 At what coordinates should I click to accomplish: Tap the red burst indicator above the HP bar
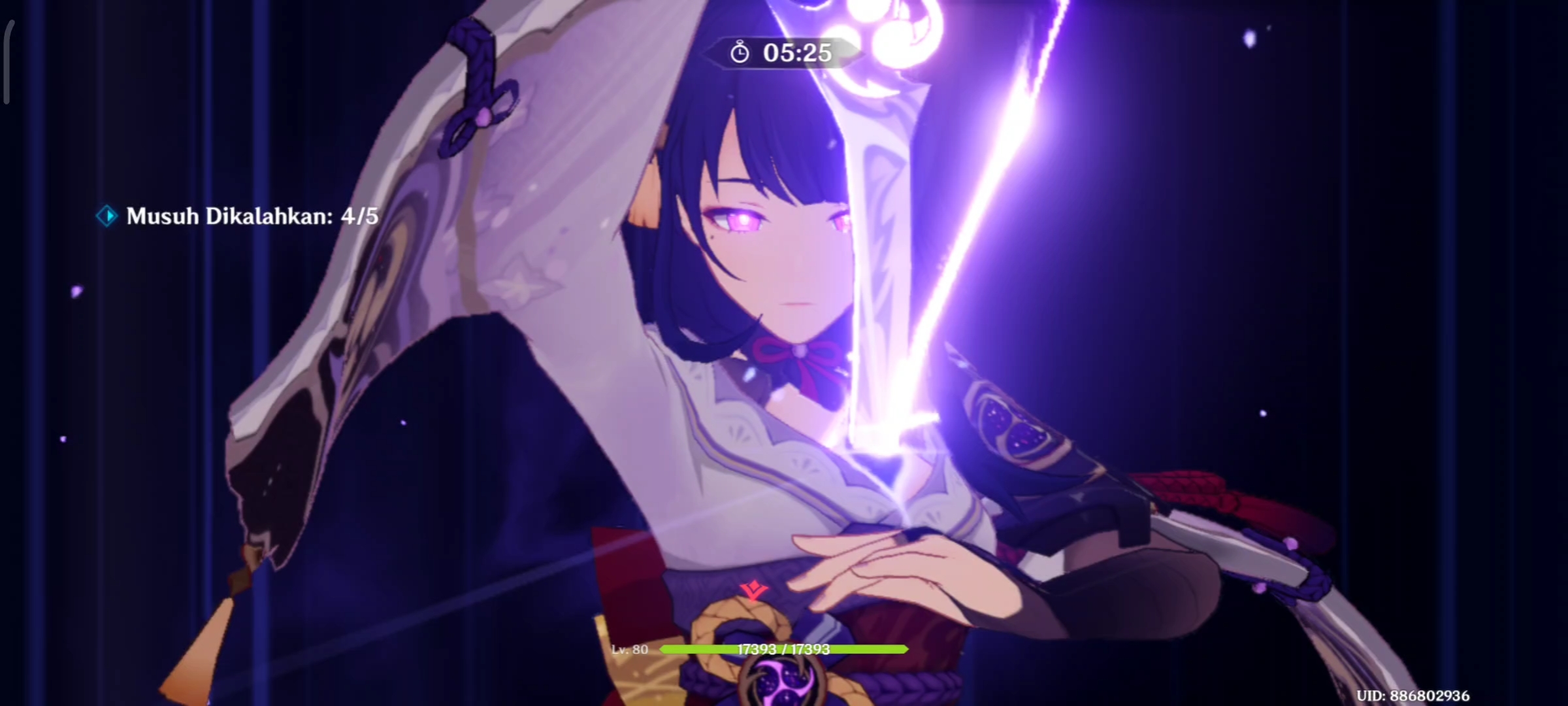[x=753, y=590]
